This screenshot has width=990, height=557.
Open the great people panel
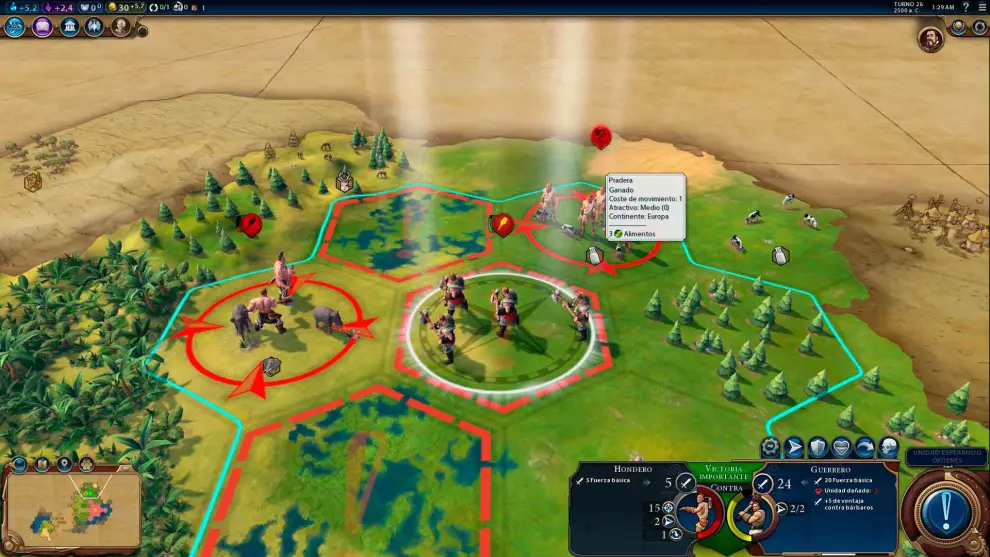[121, 27]
